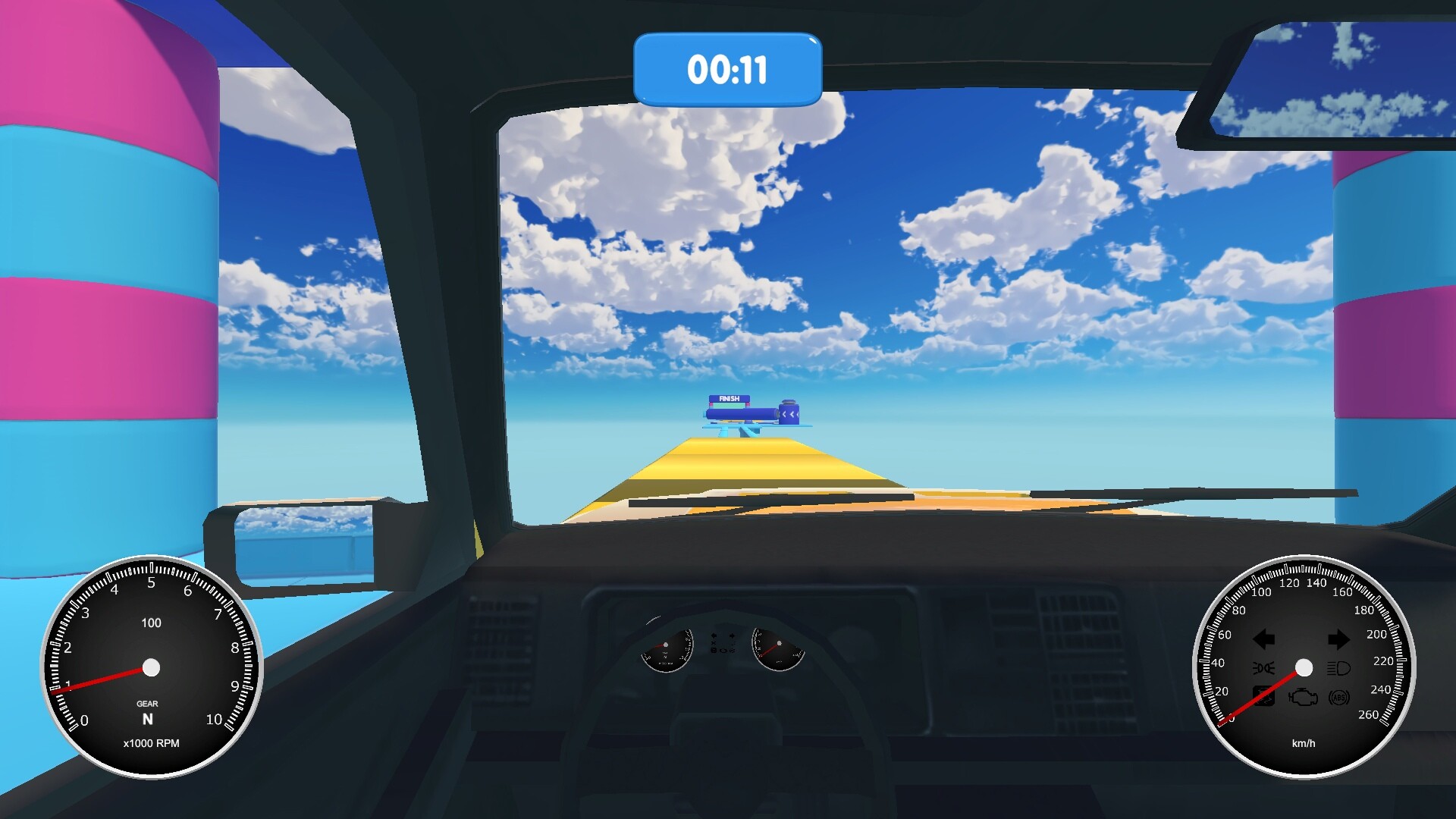Click the white center hub of the tachometer

pos(152,667)
